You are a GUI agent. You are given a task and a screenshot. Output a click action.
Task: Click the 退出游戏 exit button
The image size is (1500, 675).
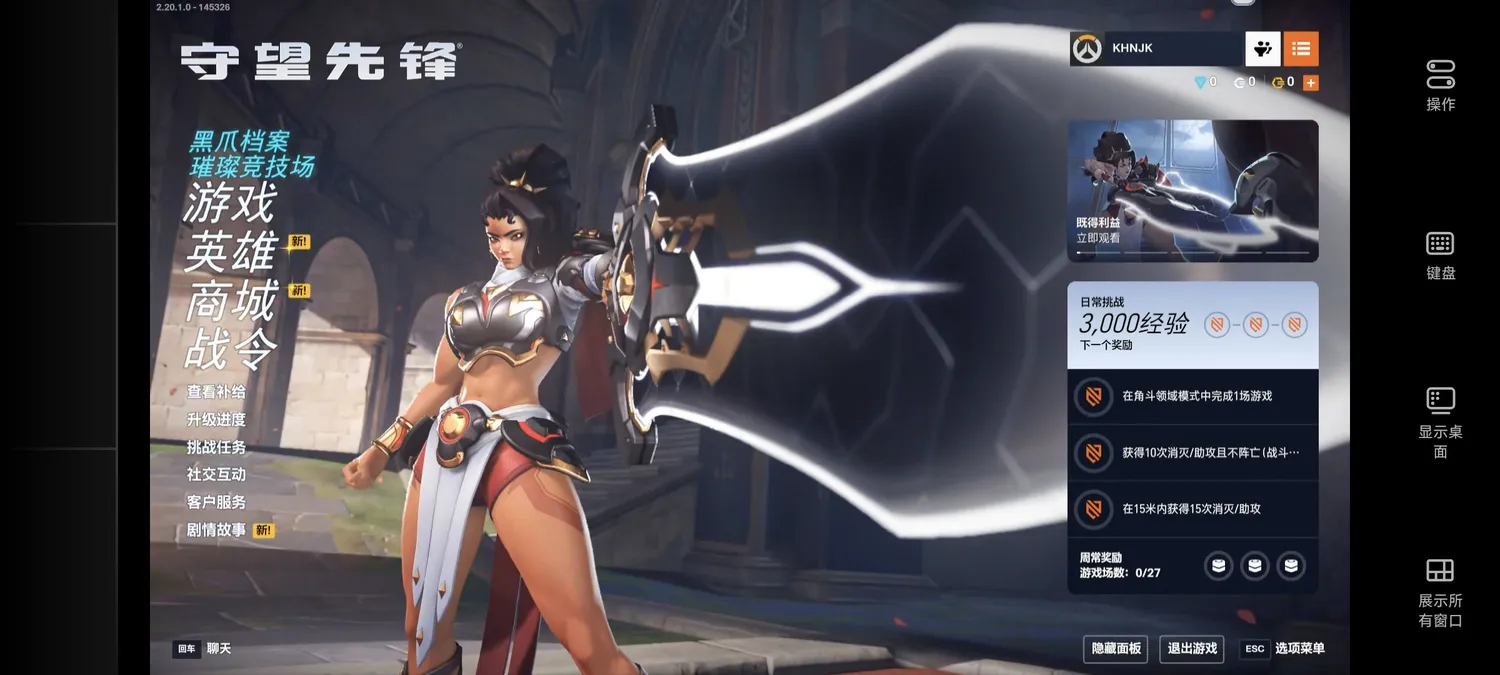click(x=1192, y=649)
